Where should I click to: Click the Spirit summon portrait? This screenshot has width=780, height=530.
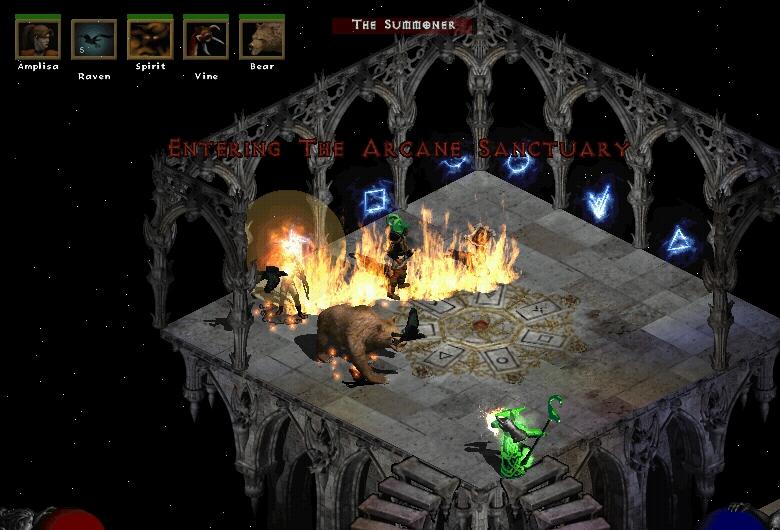(x=150, y=39)
